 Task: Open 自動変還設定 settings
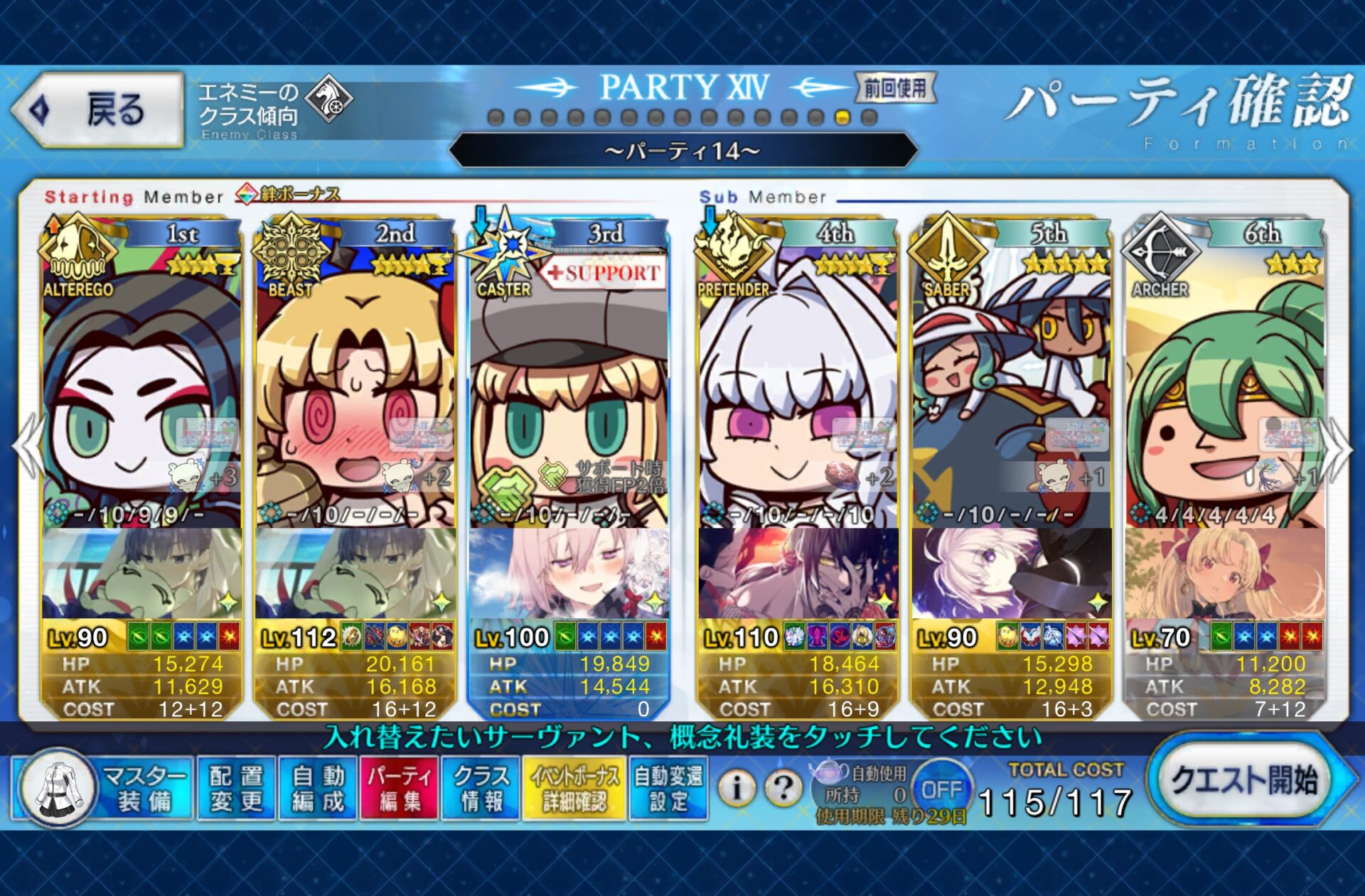pyautogui.click(x=668, y=789)
